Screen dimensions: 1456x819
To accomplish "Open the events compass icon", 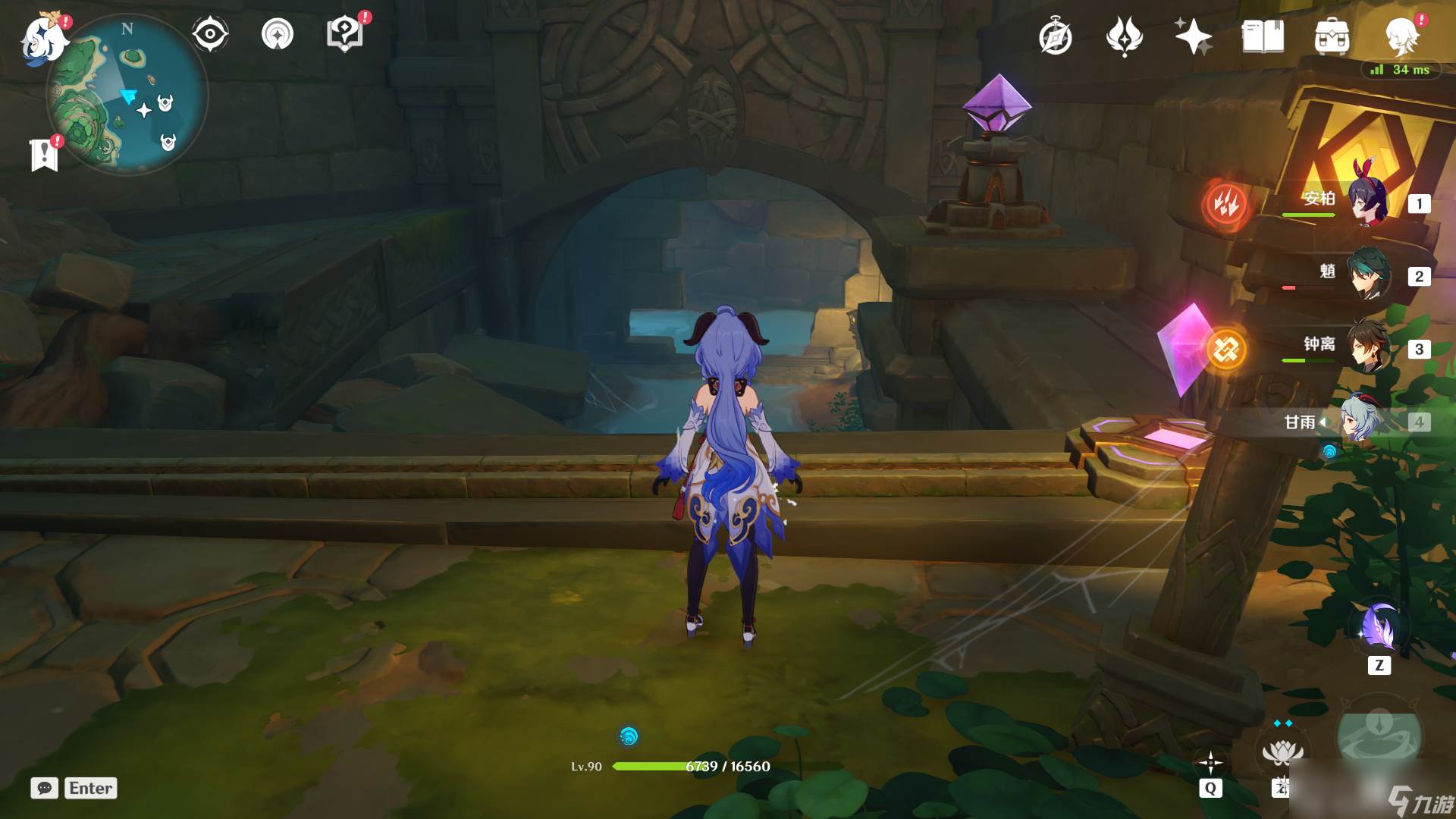I will tap(1055, 37).
